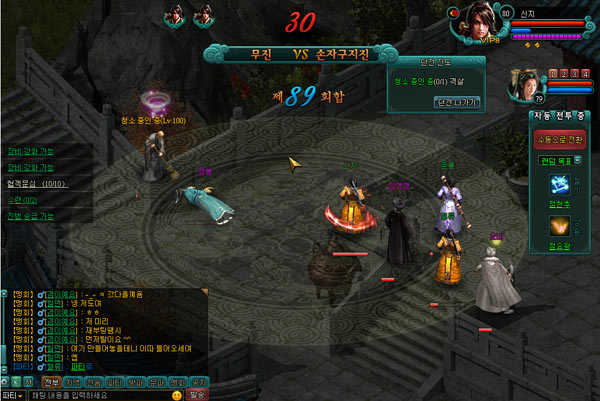The image size is (600, 401).
Task: Send the chat message with 발송
Action: 197,394
